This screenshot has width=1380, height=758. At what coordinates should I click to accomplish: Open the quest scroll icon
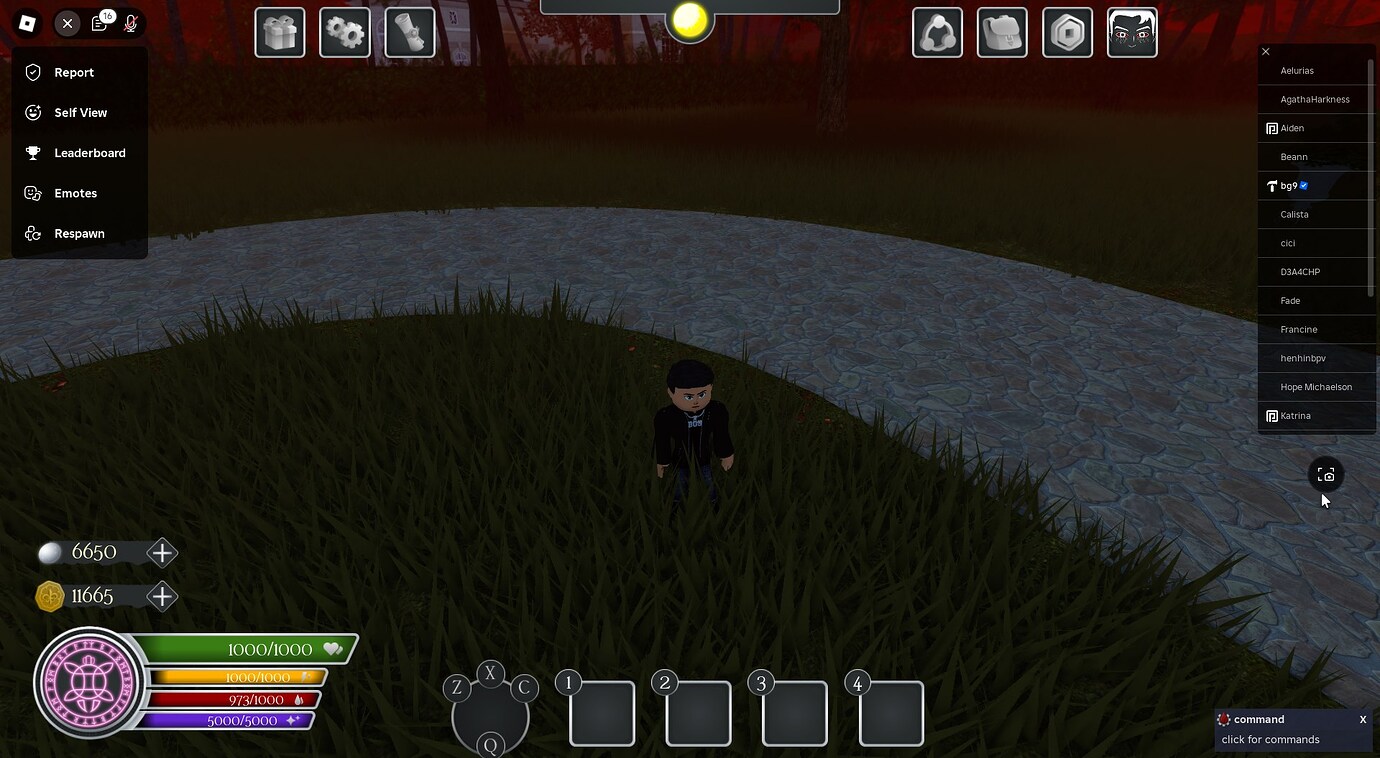pyautogui.click(x=409, y=31)
